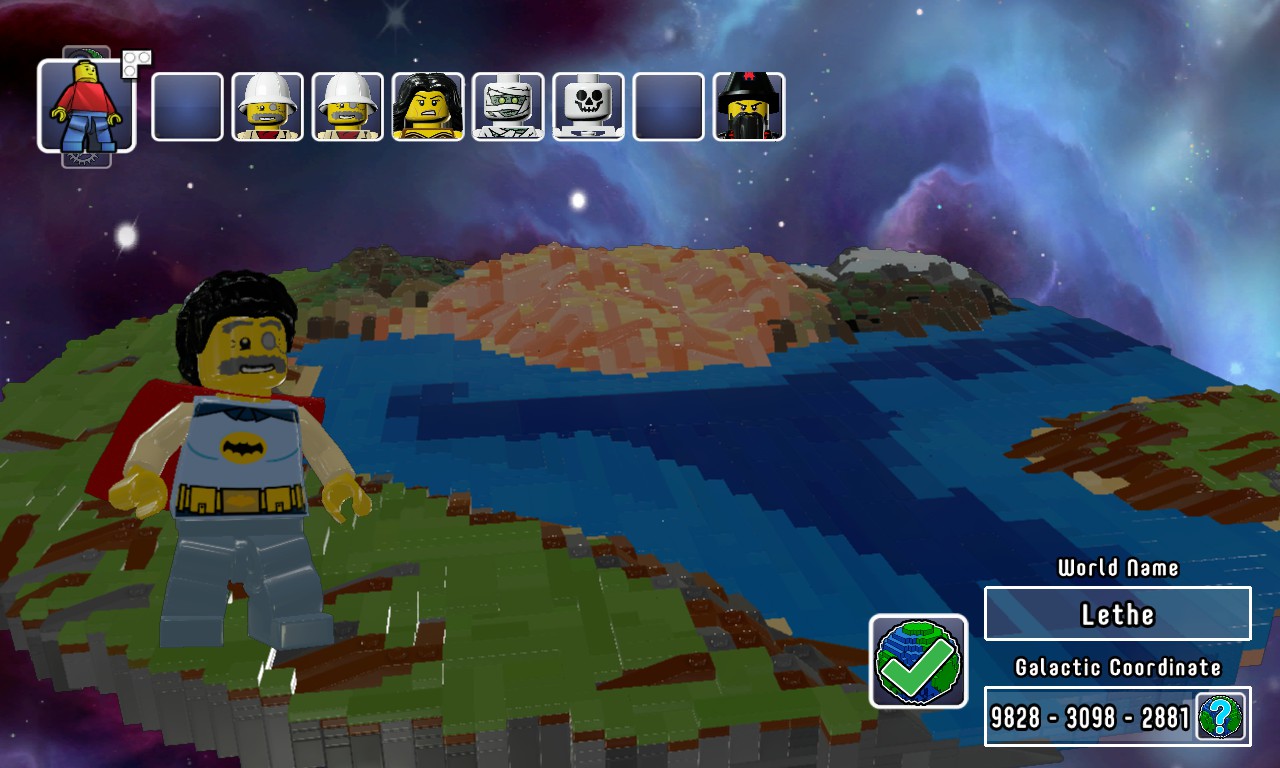Confirm the world with the green checkmark
Image resolution: width=1280 pixels, height=768 pixels.
918,661
